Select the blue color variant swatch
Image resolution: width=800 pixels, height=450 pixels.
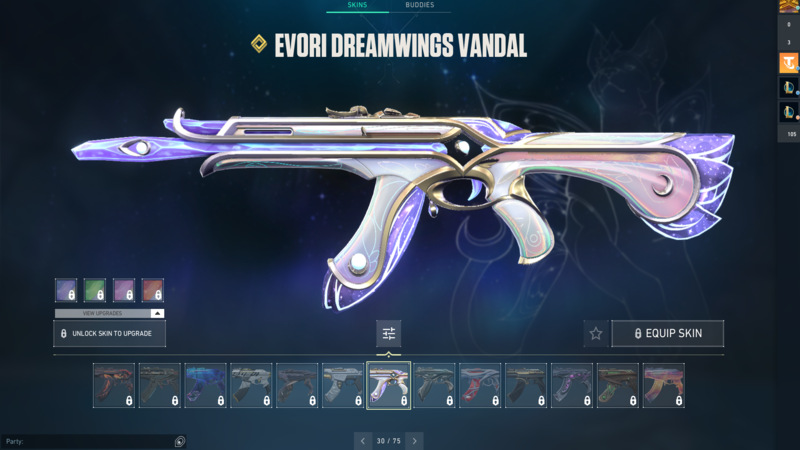coord(66,290)
